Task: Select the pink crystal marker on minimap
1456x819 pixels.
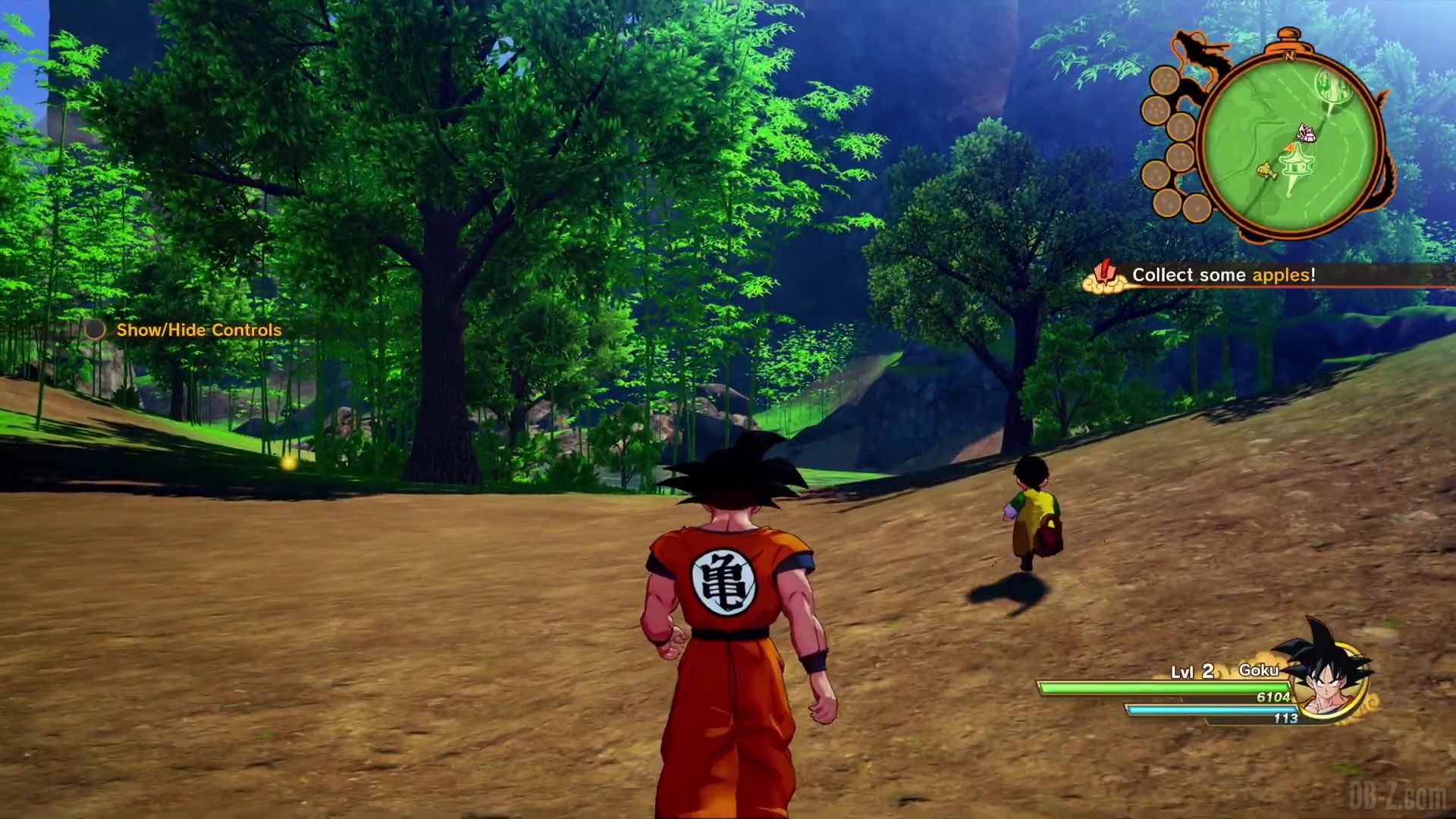Action: (x=1306, y=133)
